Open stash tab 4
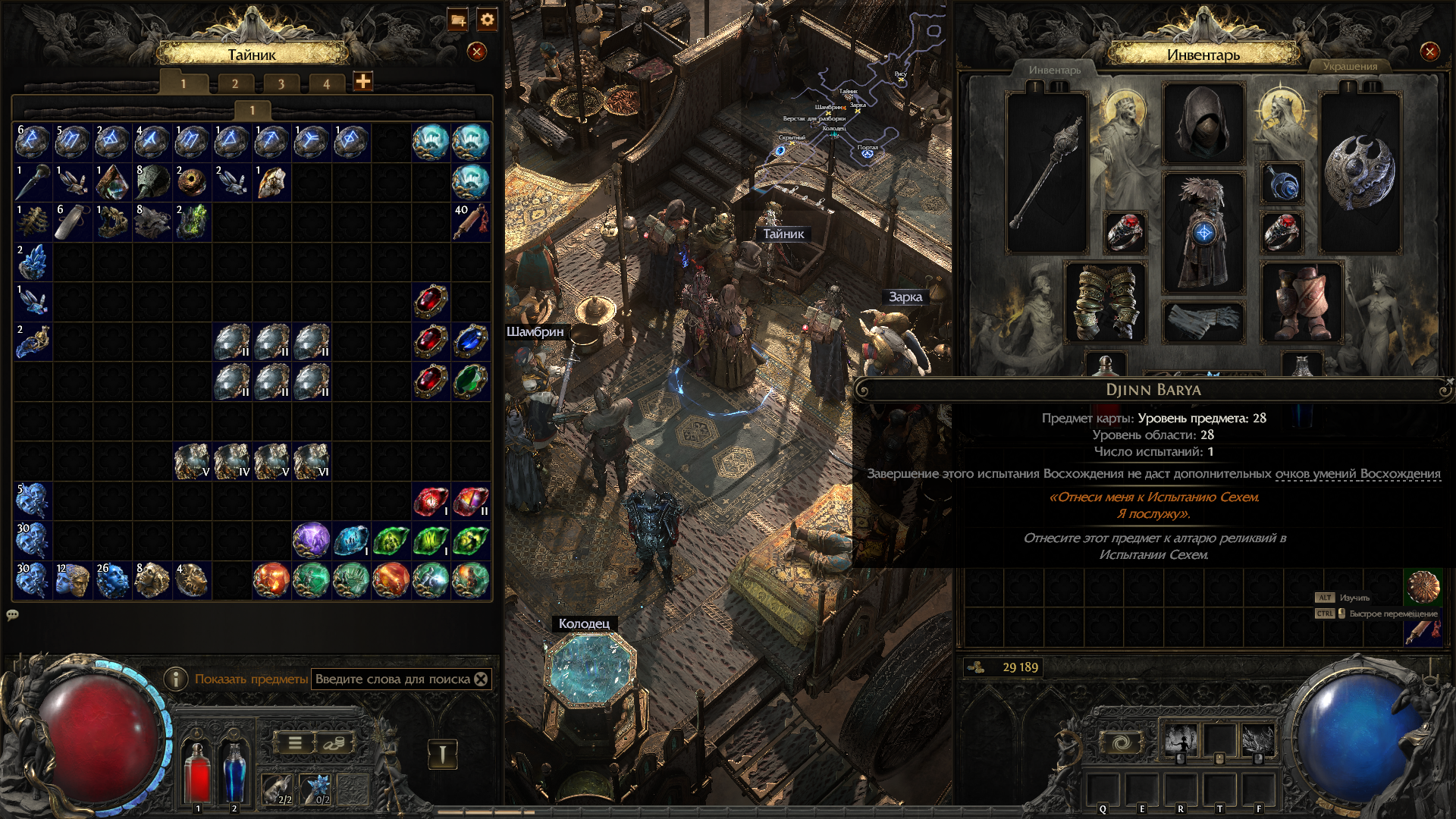Viewport: 1456px width, 819px height. pyautogui.click(x=326, y=83)
